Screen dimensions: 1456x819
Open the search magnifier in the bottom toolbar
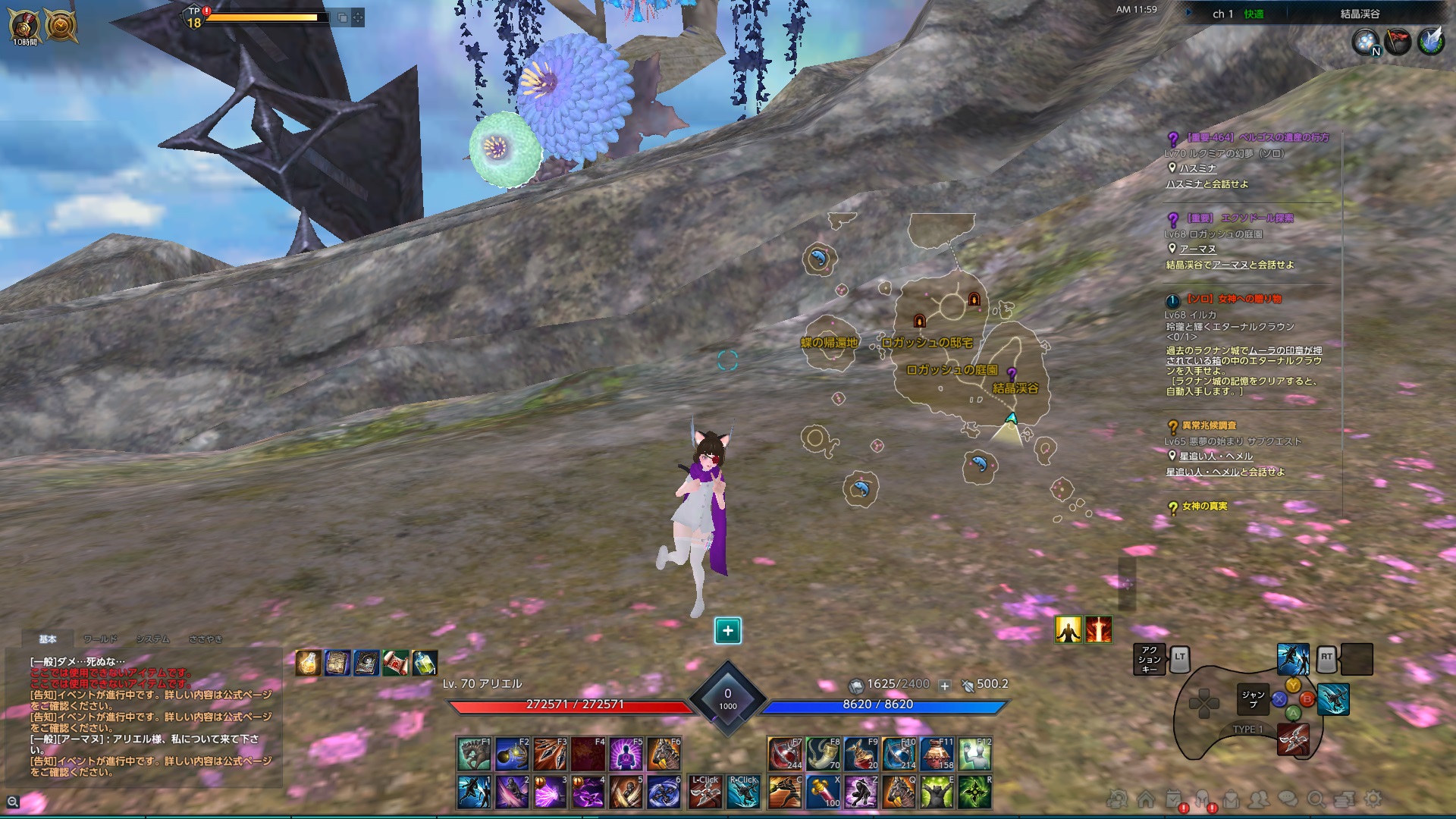pyautogui.click(x=1316, y=799)
